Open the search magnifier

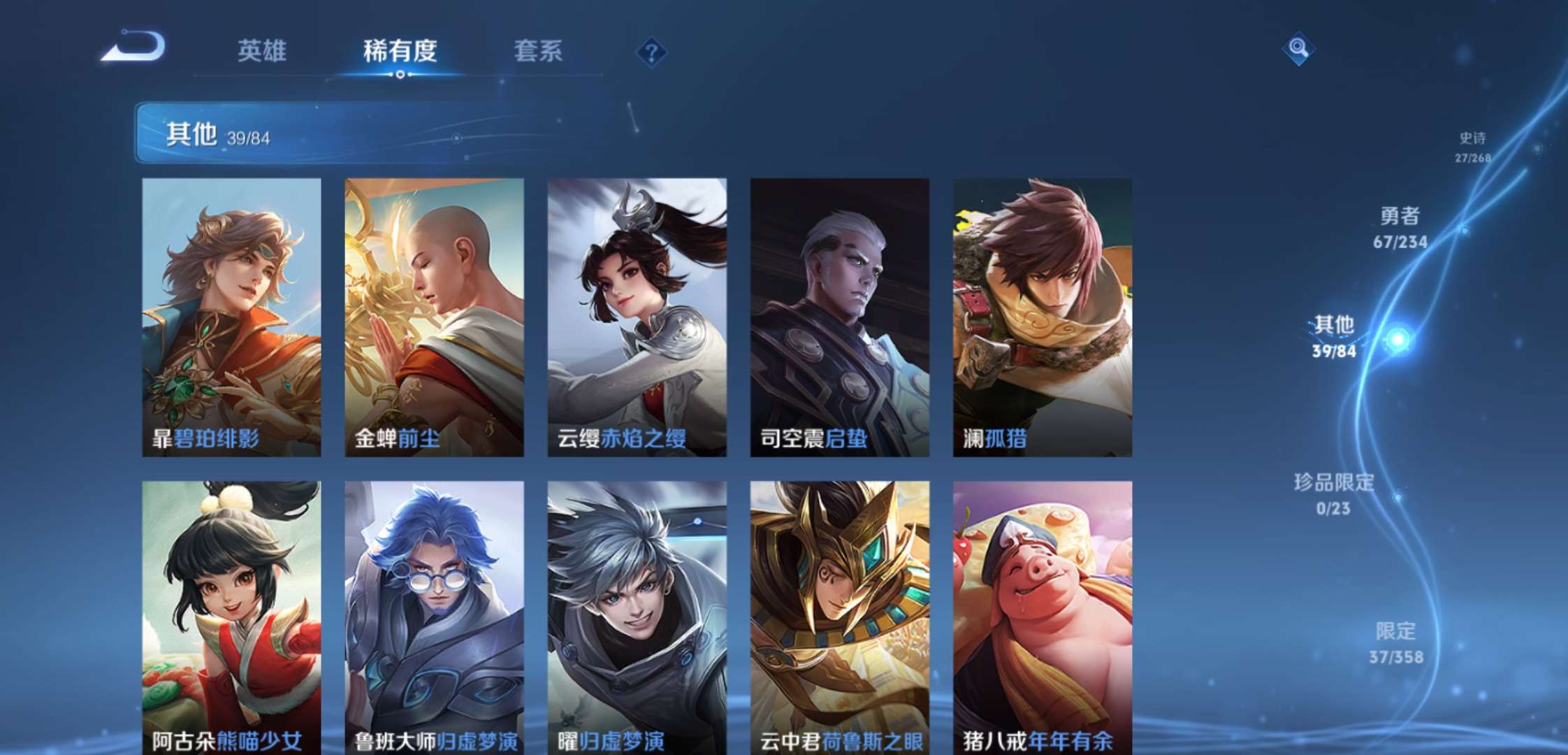[1300, 49]
